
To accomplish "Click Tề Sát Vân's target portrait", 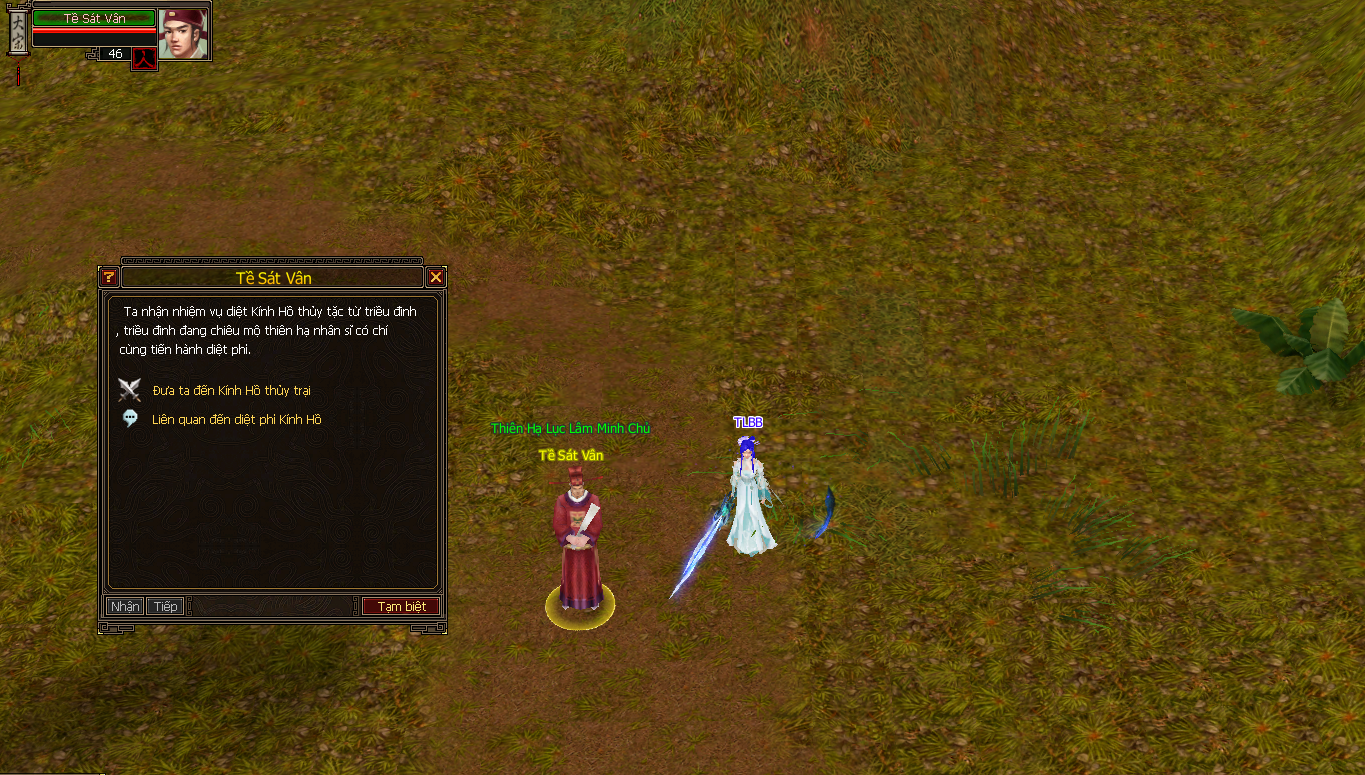I will [183, 33].
